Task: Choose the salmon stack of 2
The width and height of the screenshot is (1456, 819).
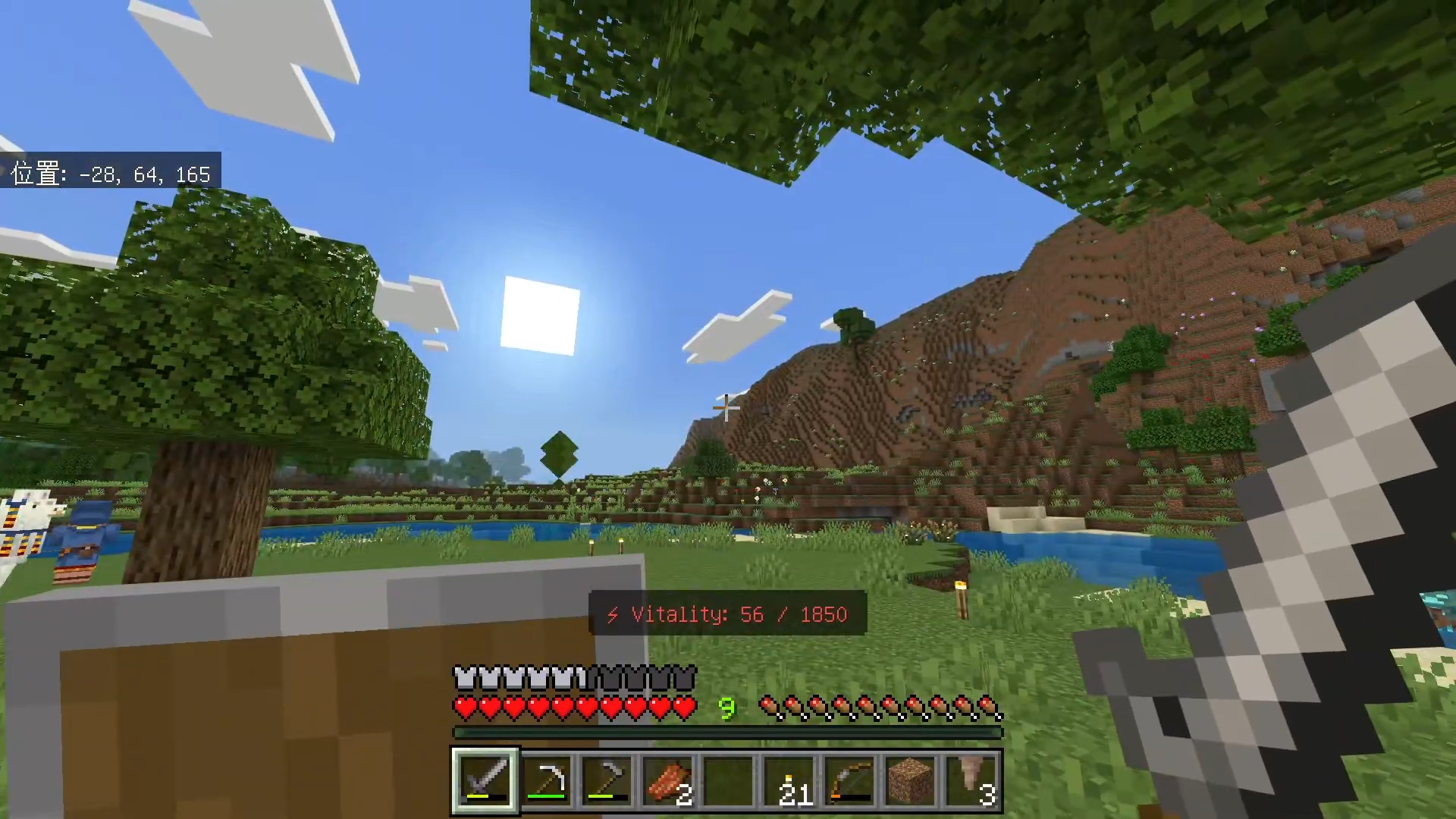Action: click(667, 780)
